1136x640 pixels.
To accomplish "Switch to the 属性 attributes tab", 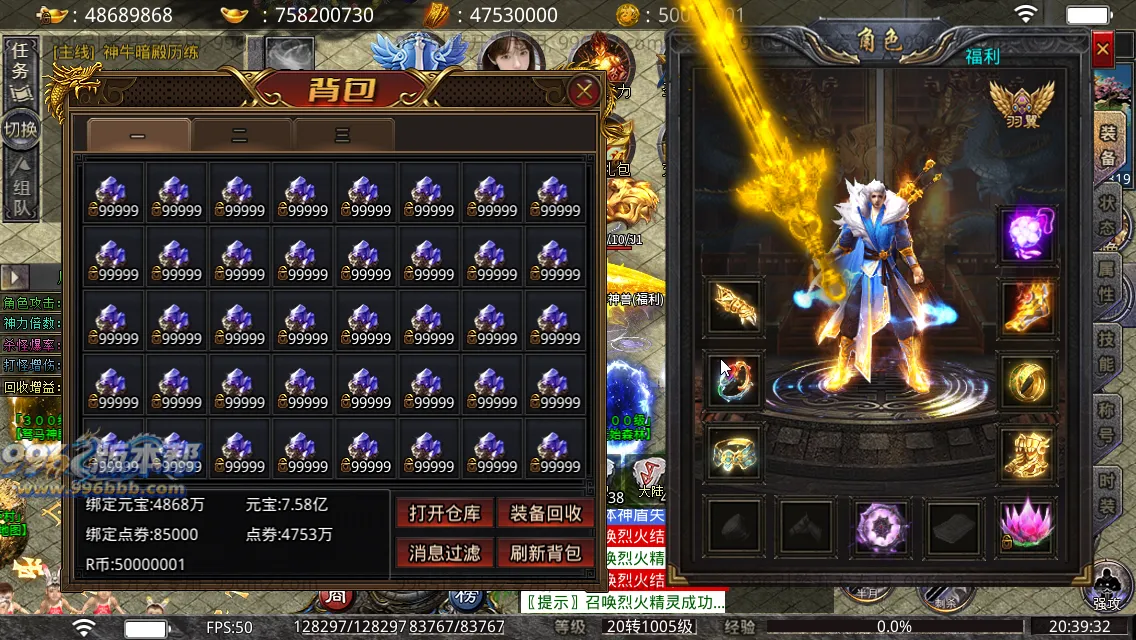I will (1108, 283).
